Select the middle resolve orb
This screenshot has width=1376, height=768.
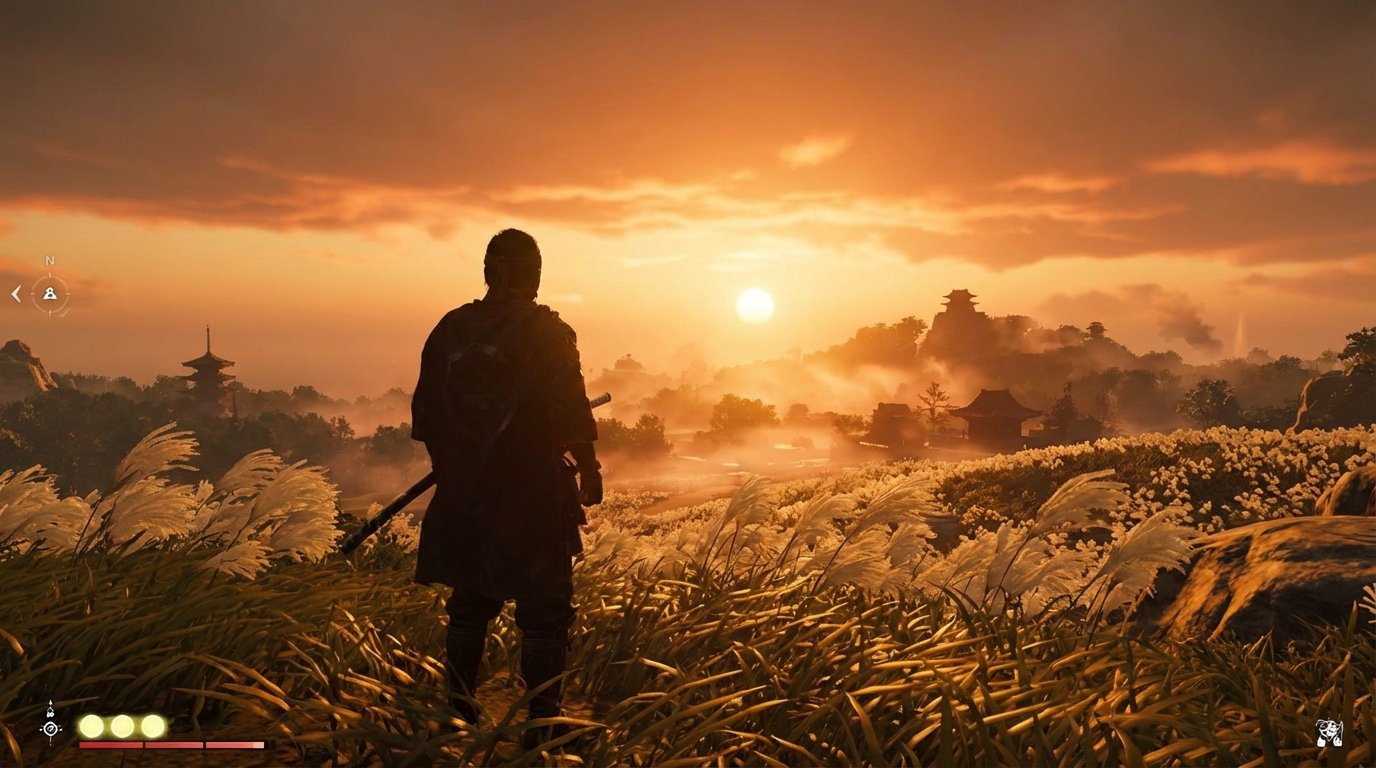(122, 725)
